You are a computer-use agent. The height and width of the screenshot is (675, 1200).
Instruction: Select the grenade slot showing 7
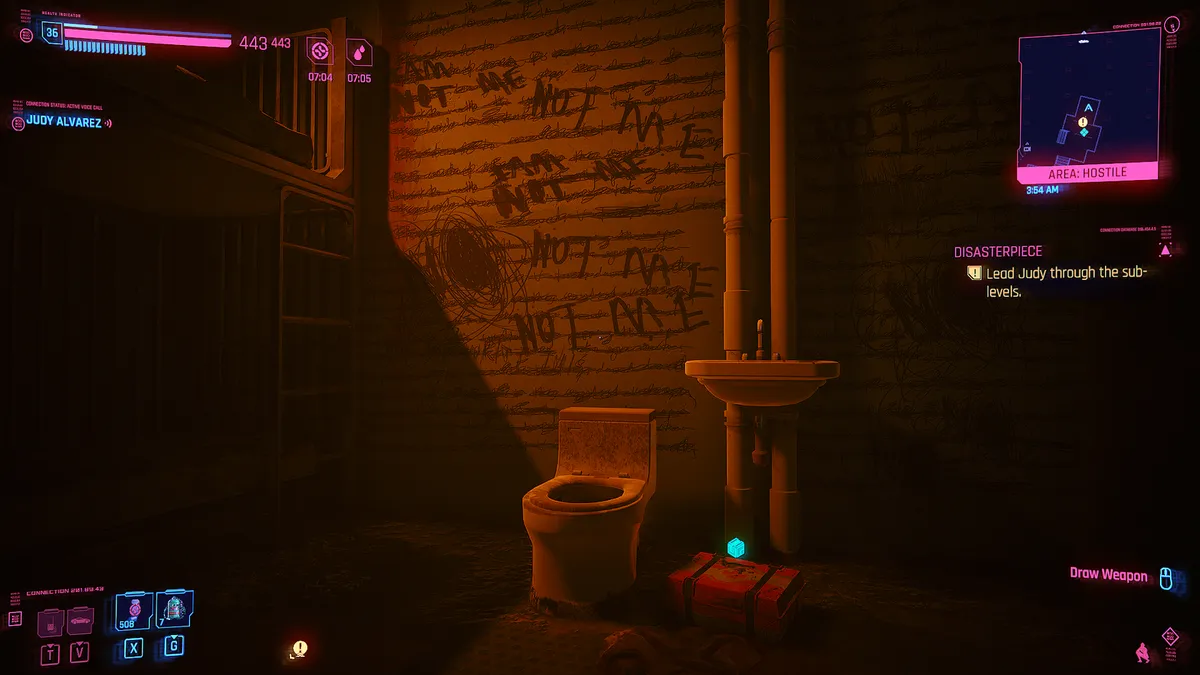pyautogui.click(x=174, y=609)
